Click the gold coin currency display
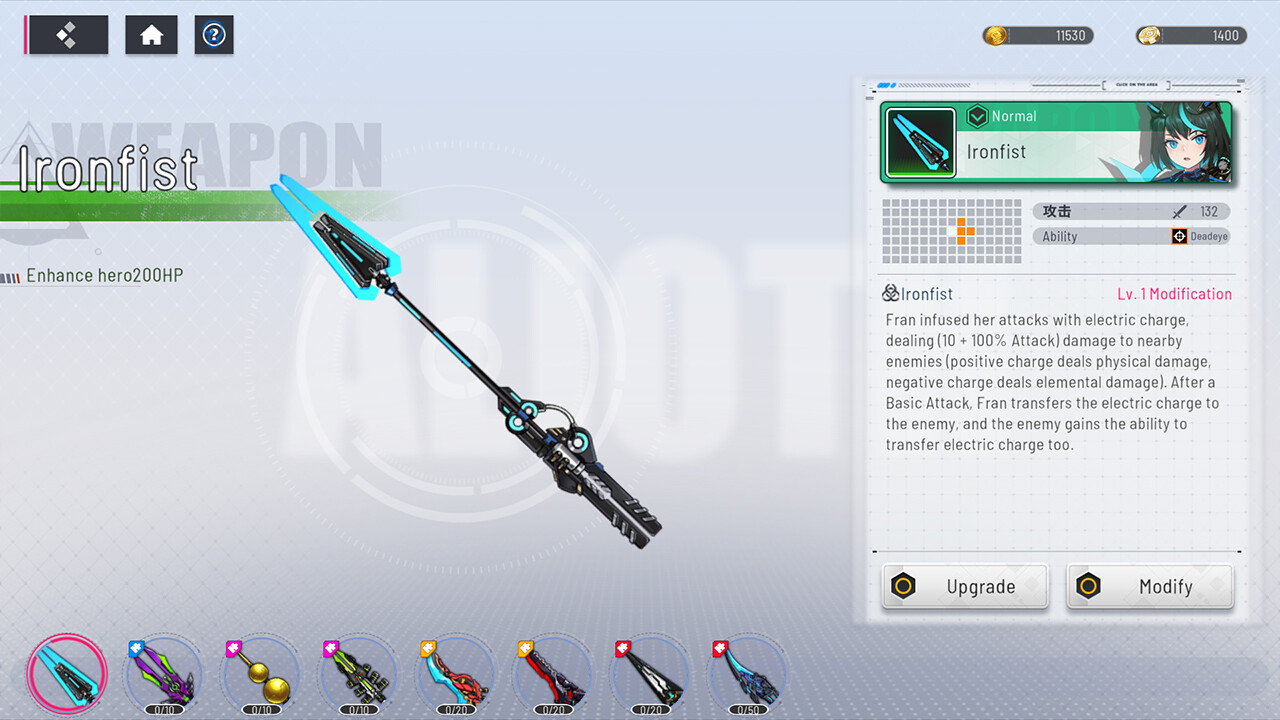1280x720 pixels. tap(1037, 35)
